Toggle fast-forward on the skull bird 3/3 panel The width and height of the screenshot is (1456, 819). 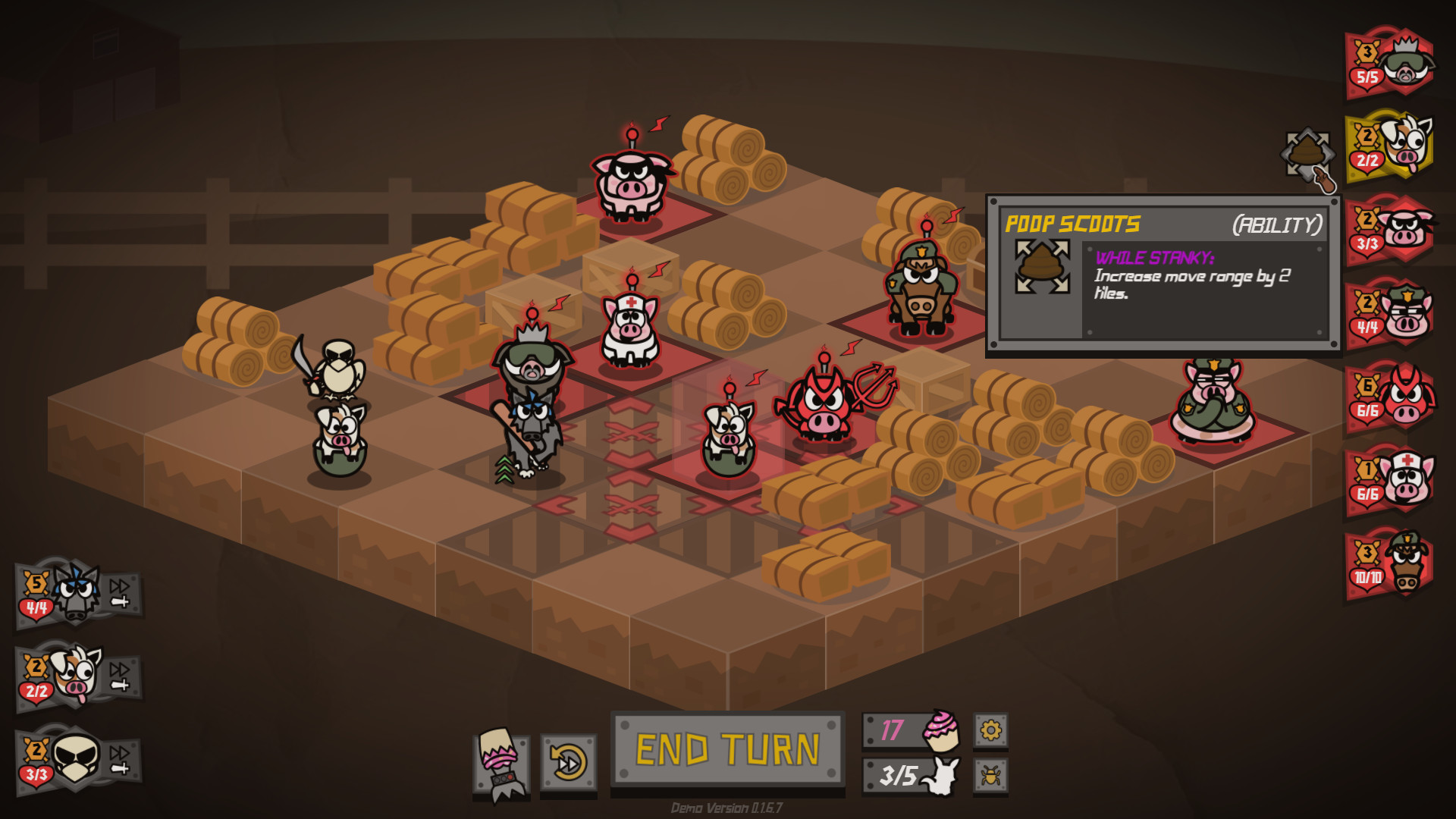pos(121,755)
